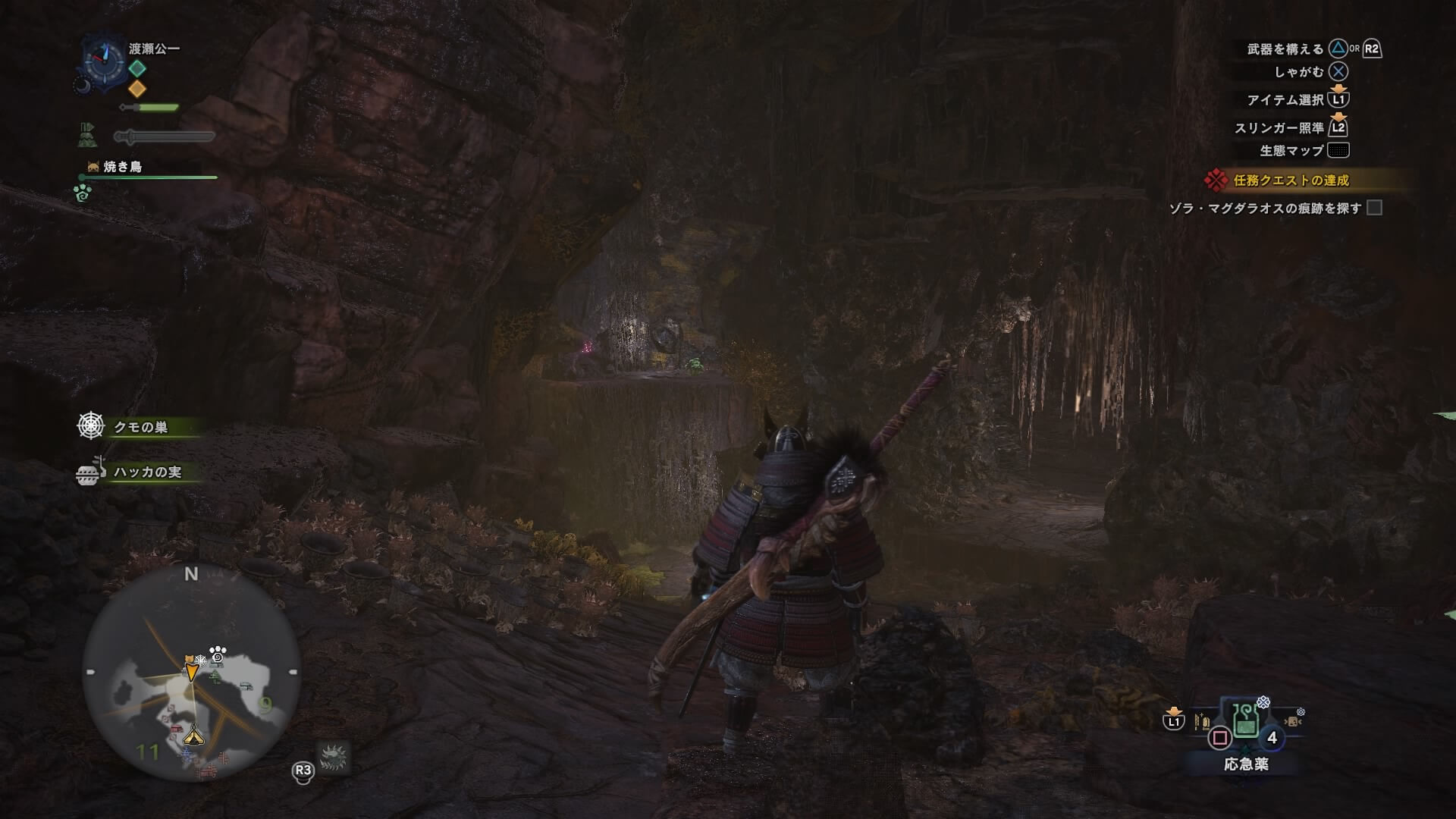Tick the ゾラ・マグダラオスの痕跡を探す objective checkbox
The image size is (1456, 819).
coord(1374,208)
